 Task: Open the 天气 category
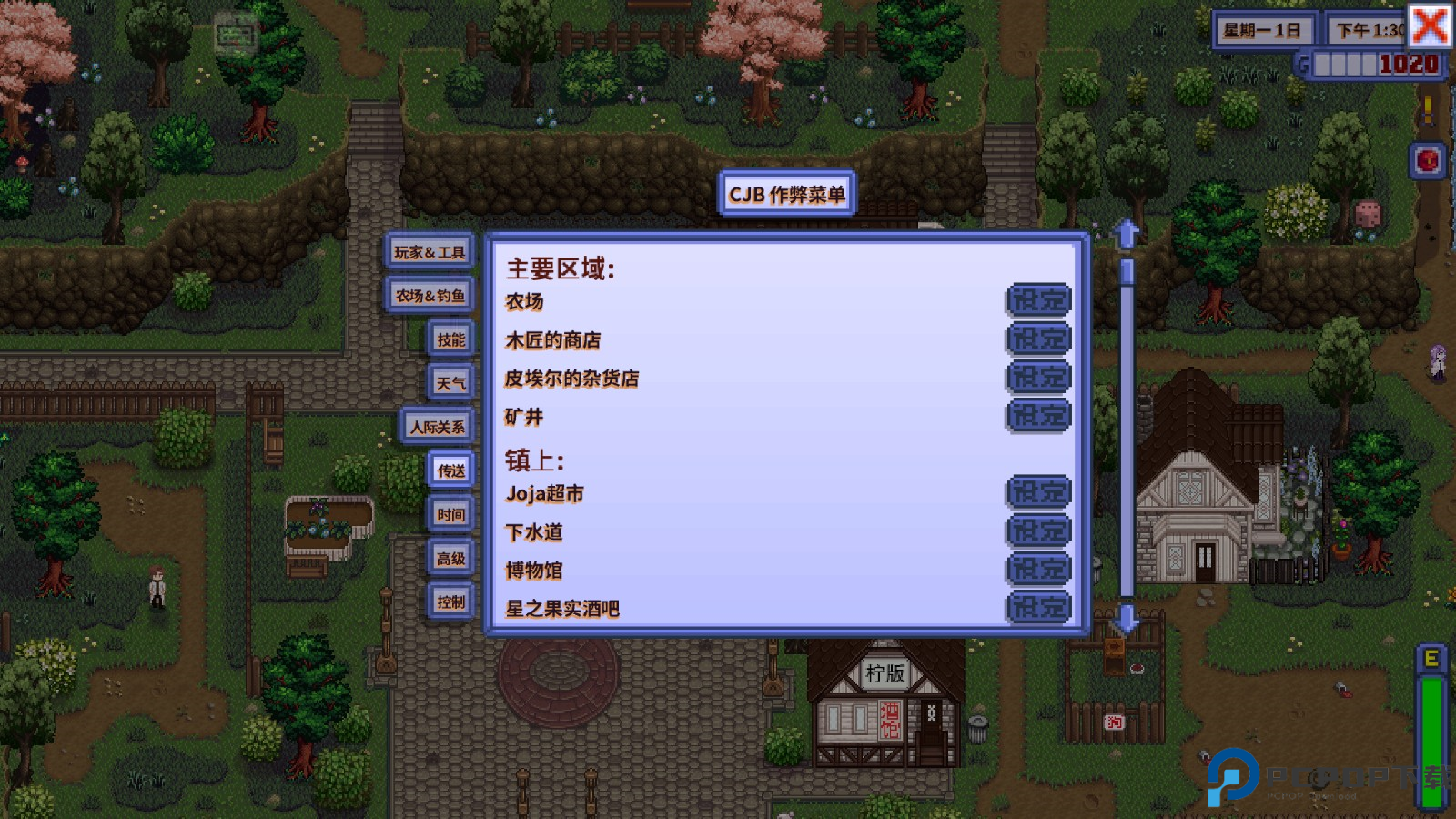coord(451,382)
